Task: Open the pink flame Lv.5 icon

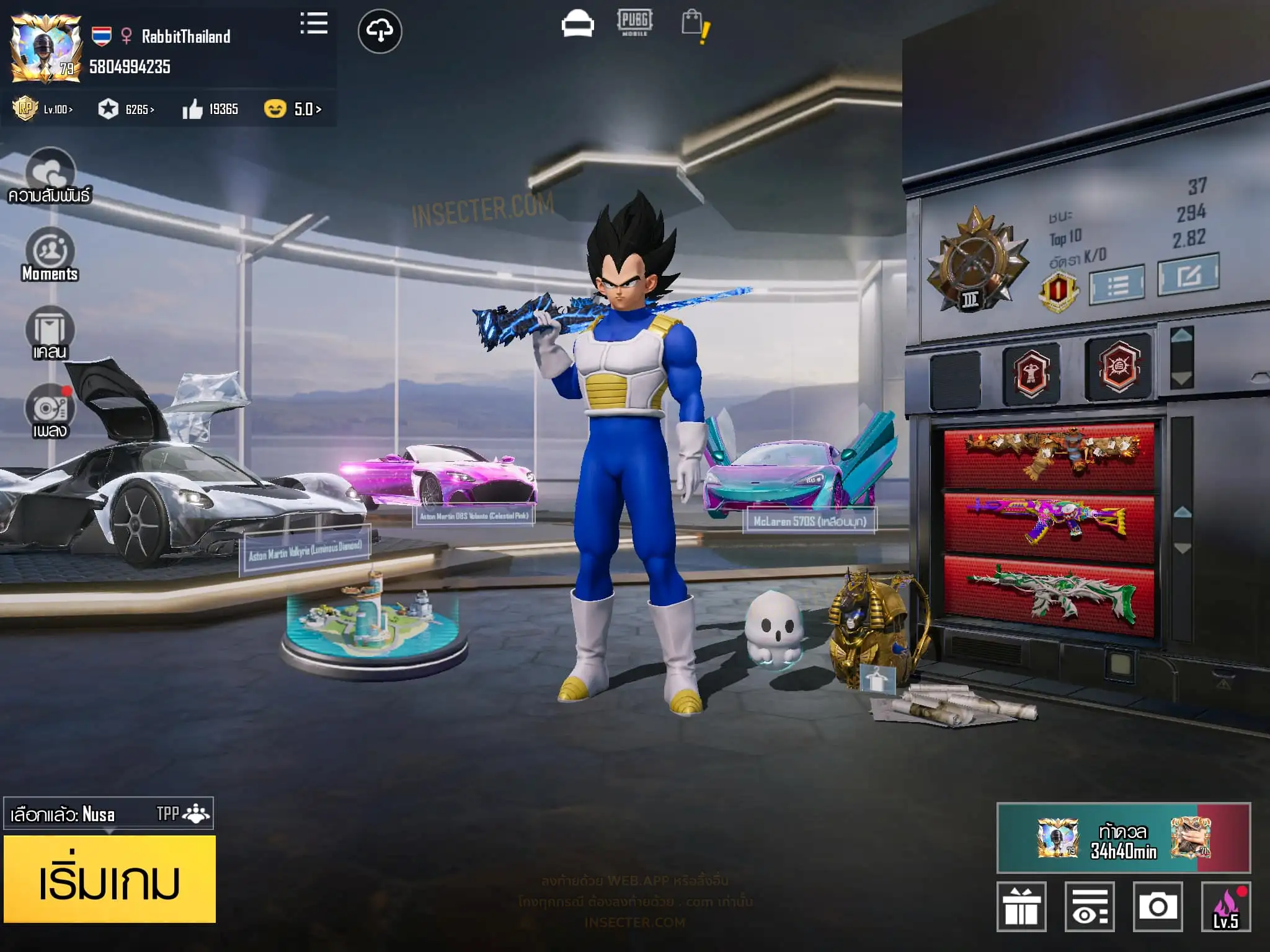Action: click(1226, 906)
